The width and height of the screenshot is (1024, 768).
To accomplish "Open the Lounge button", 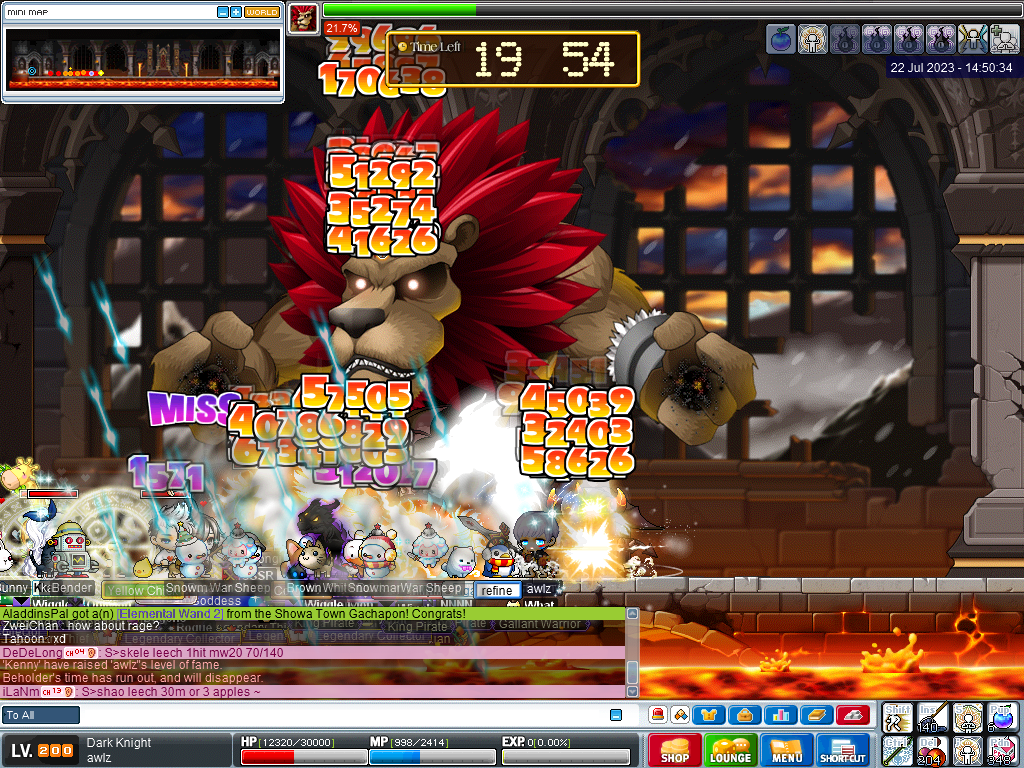I will click(730, 750).
